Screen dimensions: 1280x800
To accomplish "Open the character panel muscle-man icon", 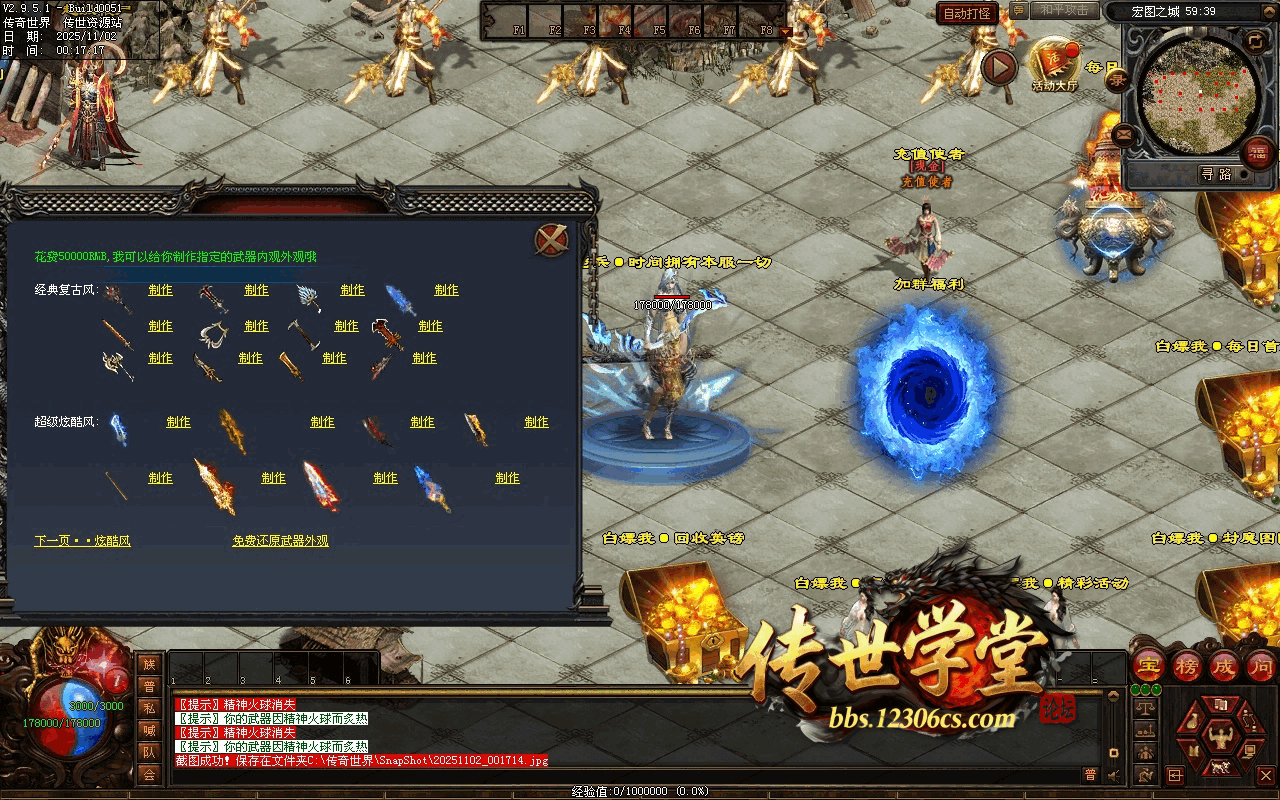I will coord(1220,740).
